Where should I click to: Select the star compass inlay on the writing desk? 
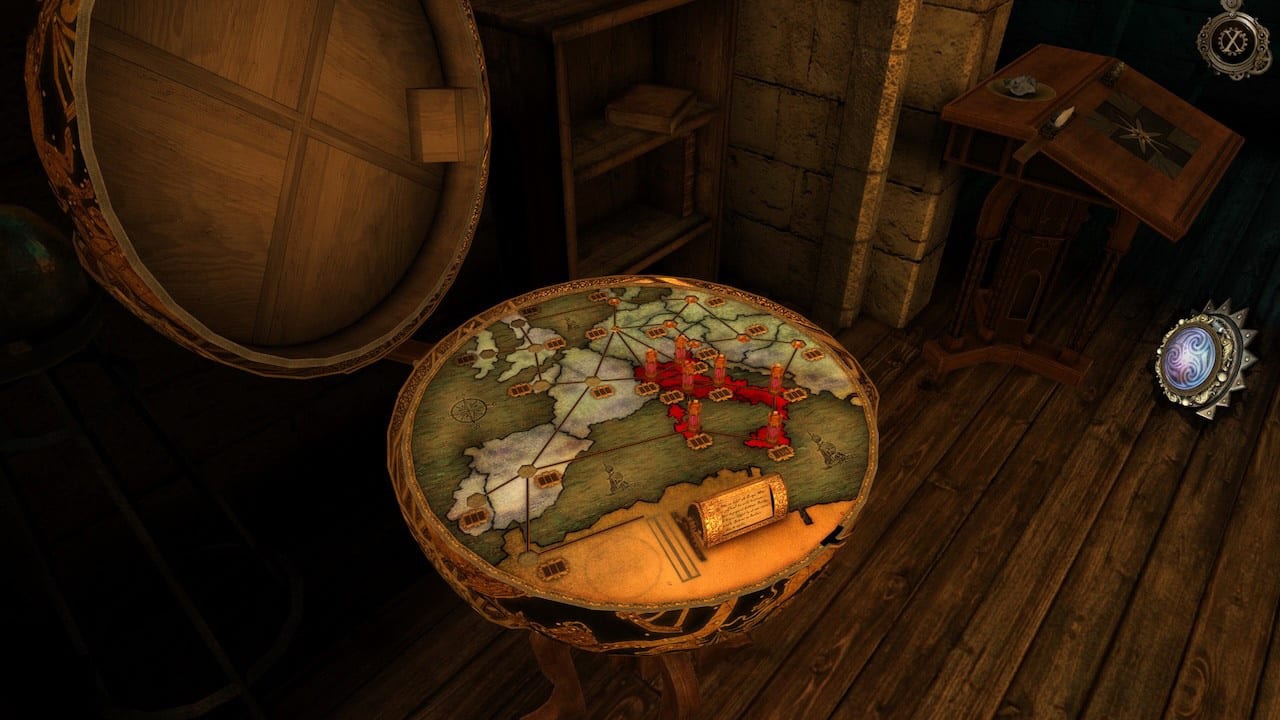tap(1141, 131)
